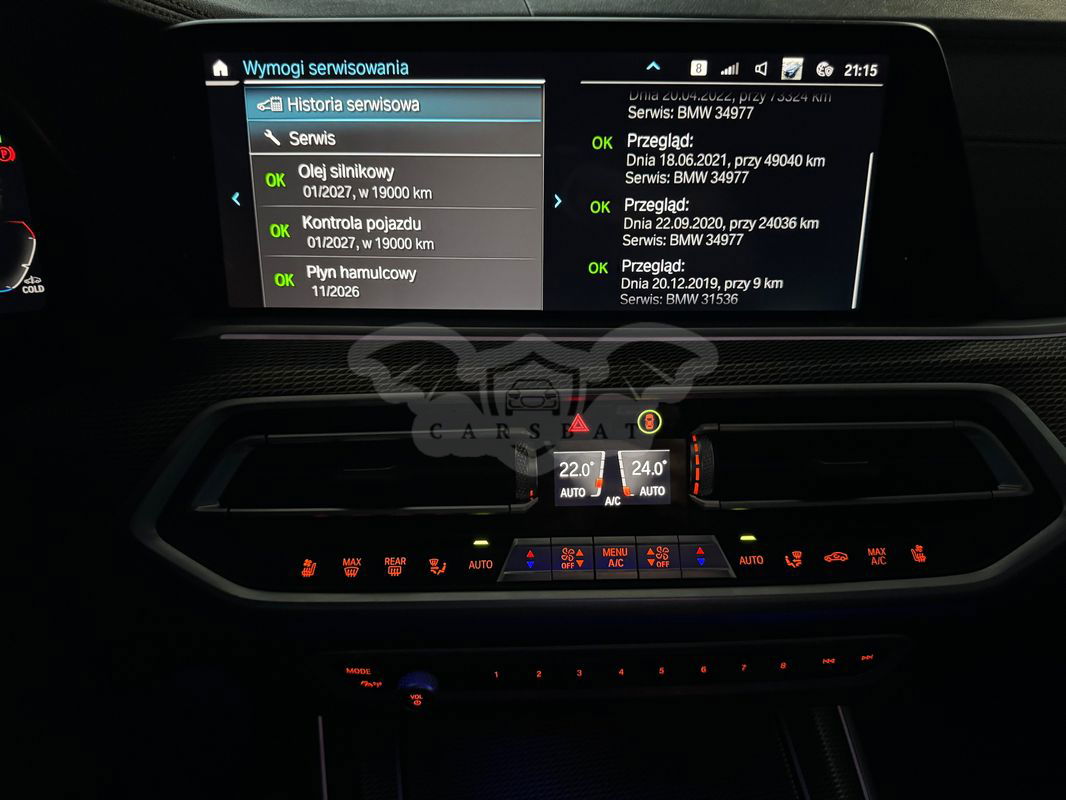Open the notifications icon showing 8
Viewport: 1066px width, 800px height.
pos(698,69)
